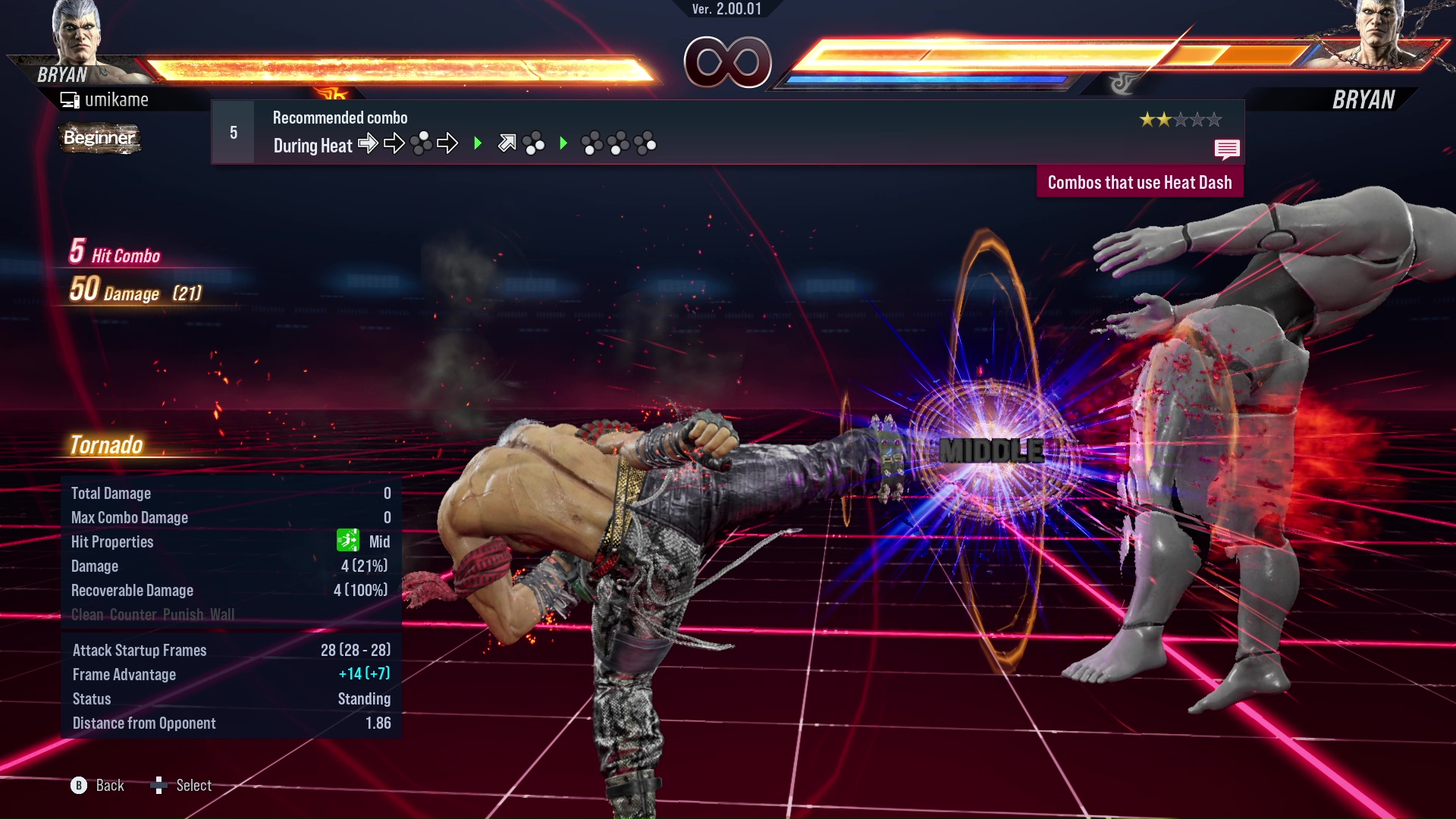Open the red speech bubble comment icon
The width and height of the screenshot is (1456, 819).
pyautogui.click(x=1226, y=149)
